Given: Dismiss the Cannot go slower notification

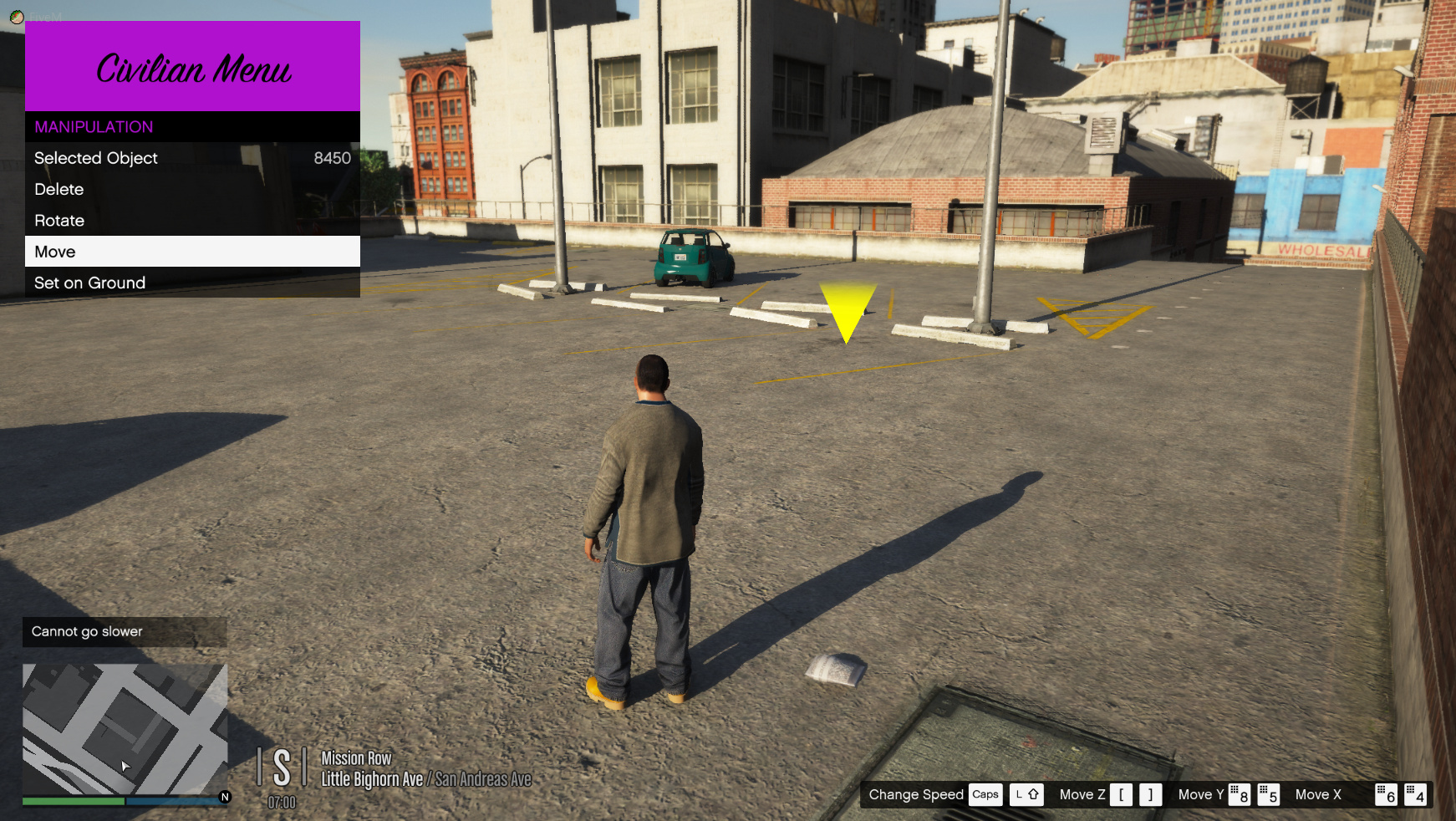Looking at the screenshot, I should coord(124,632).
